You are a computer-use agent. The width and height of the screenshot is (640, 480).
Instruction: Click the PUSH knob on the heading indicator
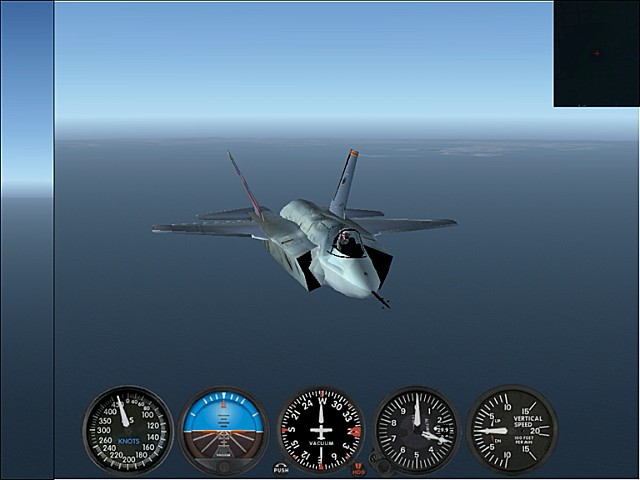pyautogui.click(x=281, y=467)
